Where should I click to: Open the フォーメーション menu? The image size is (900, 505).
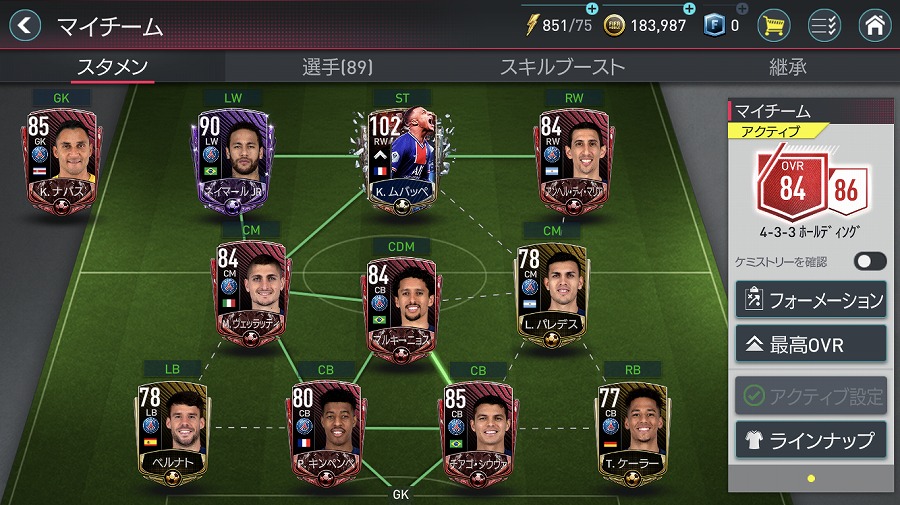click(x=811, y=300)
